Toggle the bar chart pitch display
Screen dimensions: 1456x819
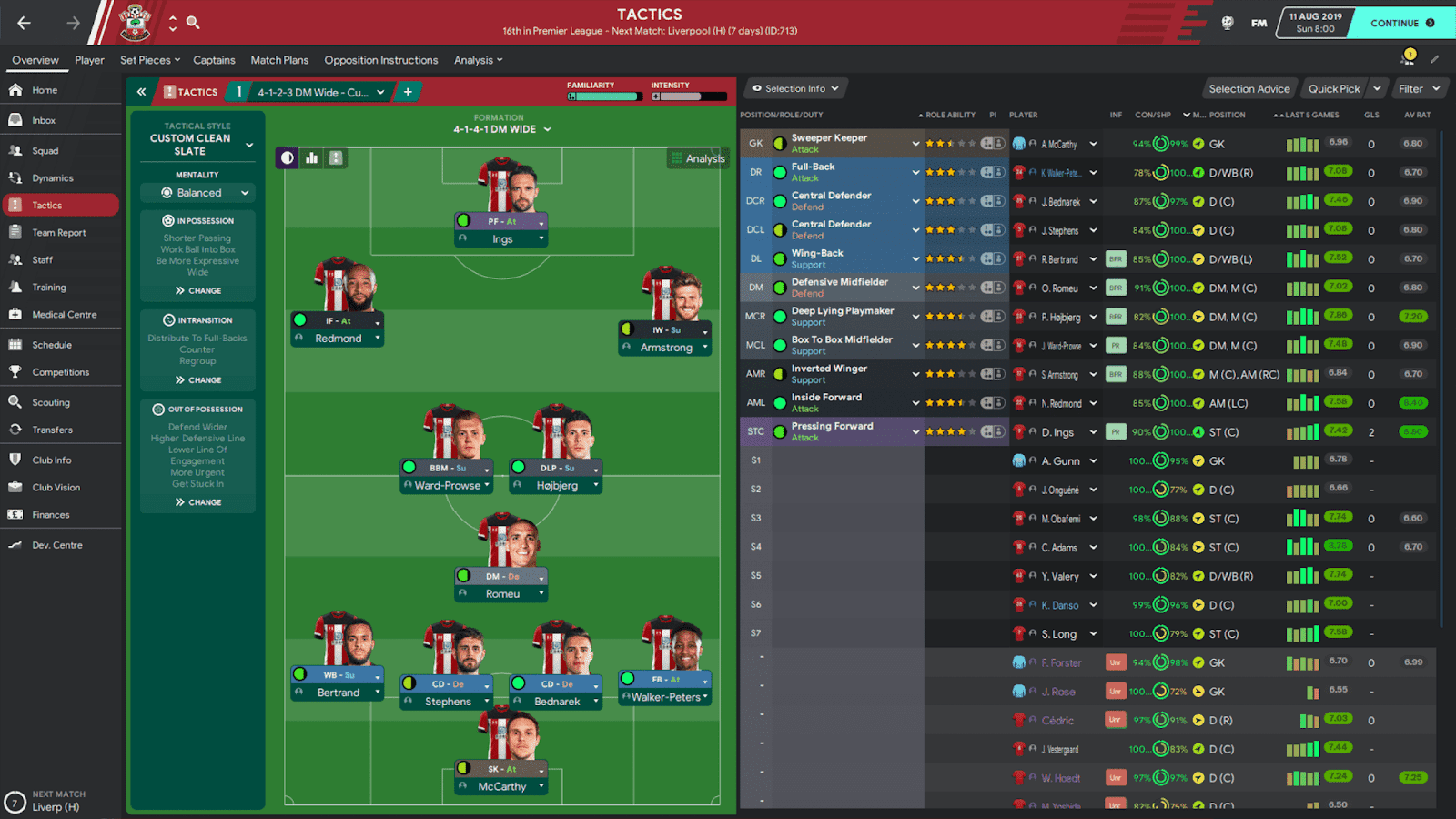310,157
